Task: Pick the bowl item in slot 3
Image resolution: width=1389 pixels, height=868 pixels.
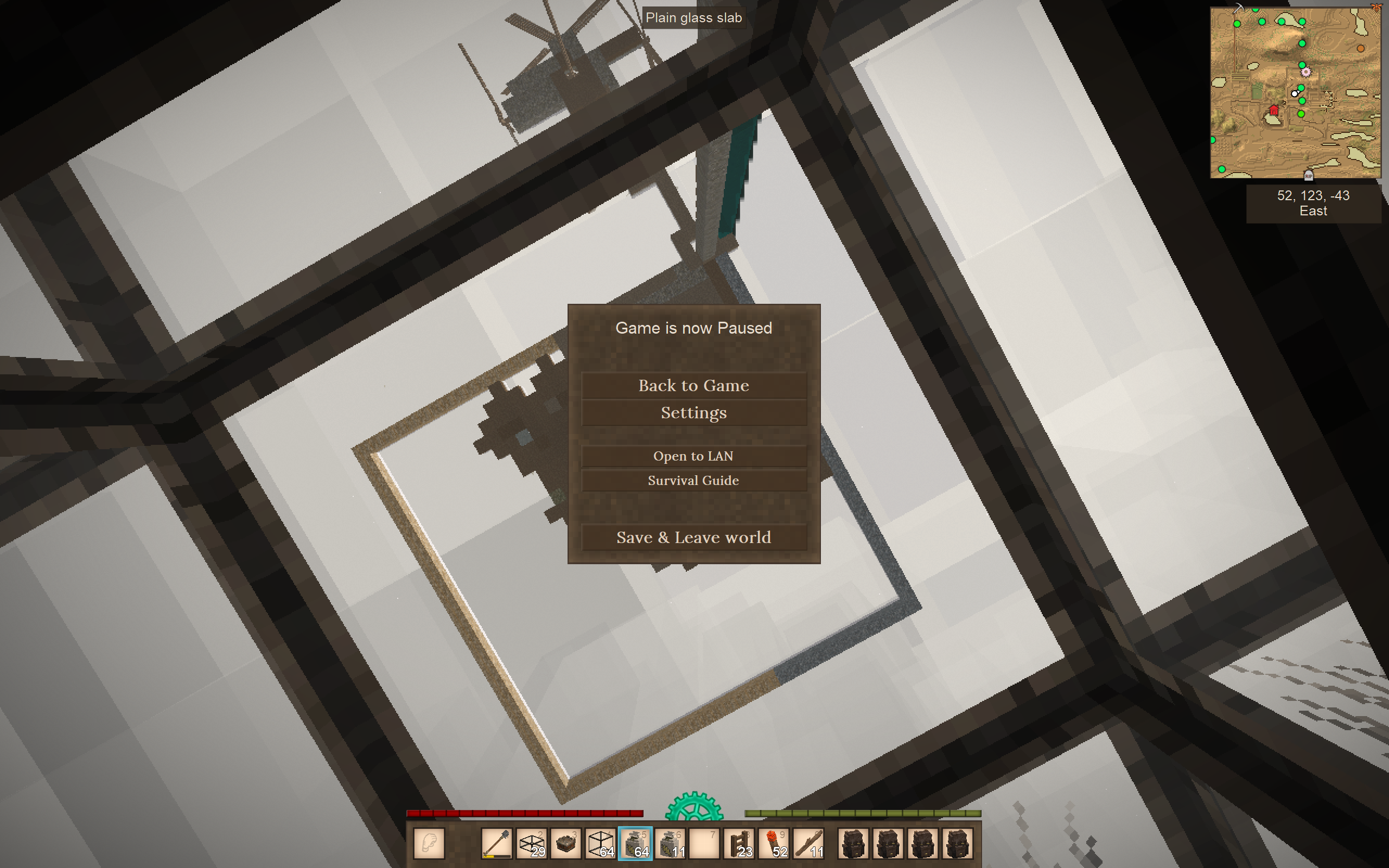Action: click(x=566, y=843)
